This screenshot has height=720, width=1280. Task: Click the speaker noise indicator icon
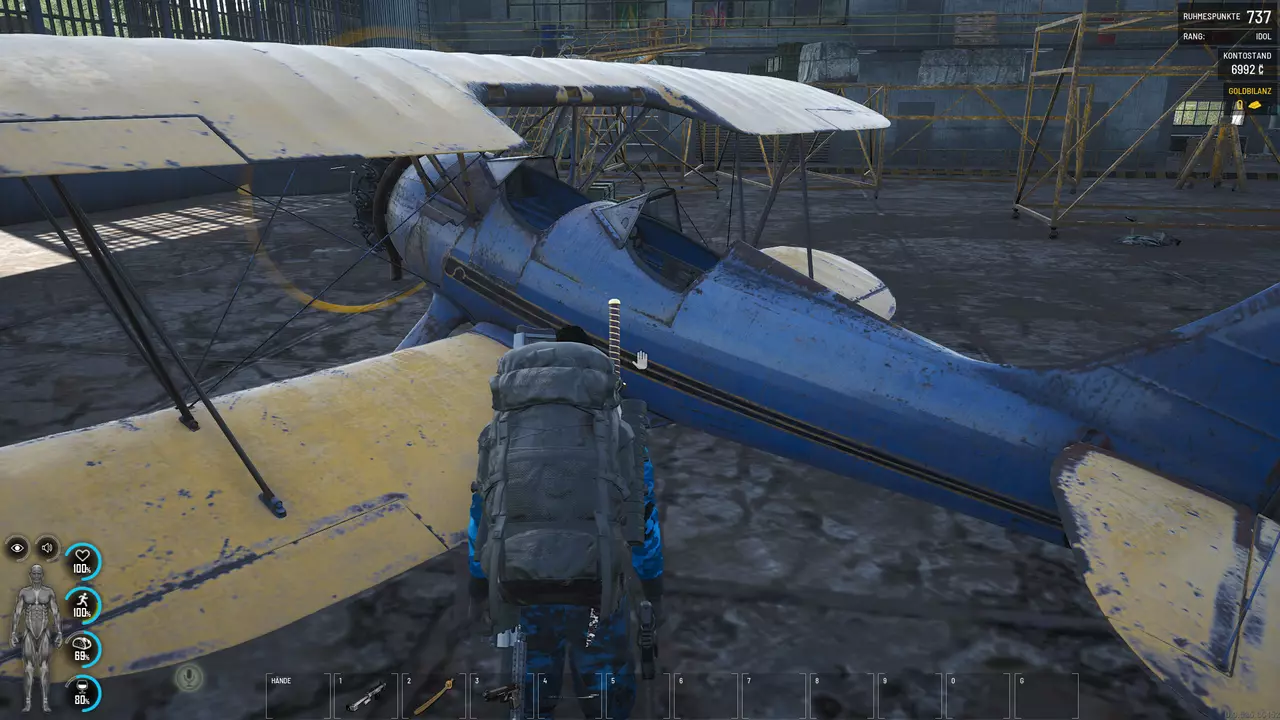point(47,547)
